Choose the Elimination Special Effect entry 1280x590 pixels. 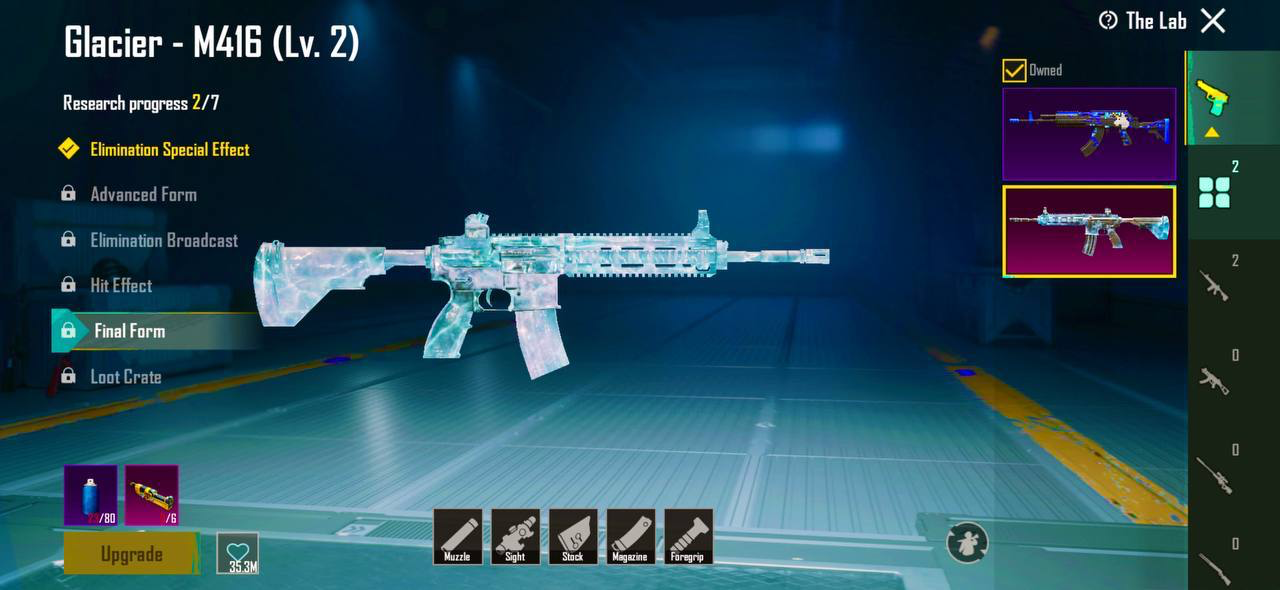coord(169,150)
